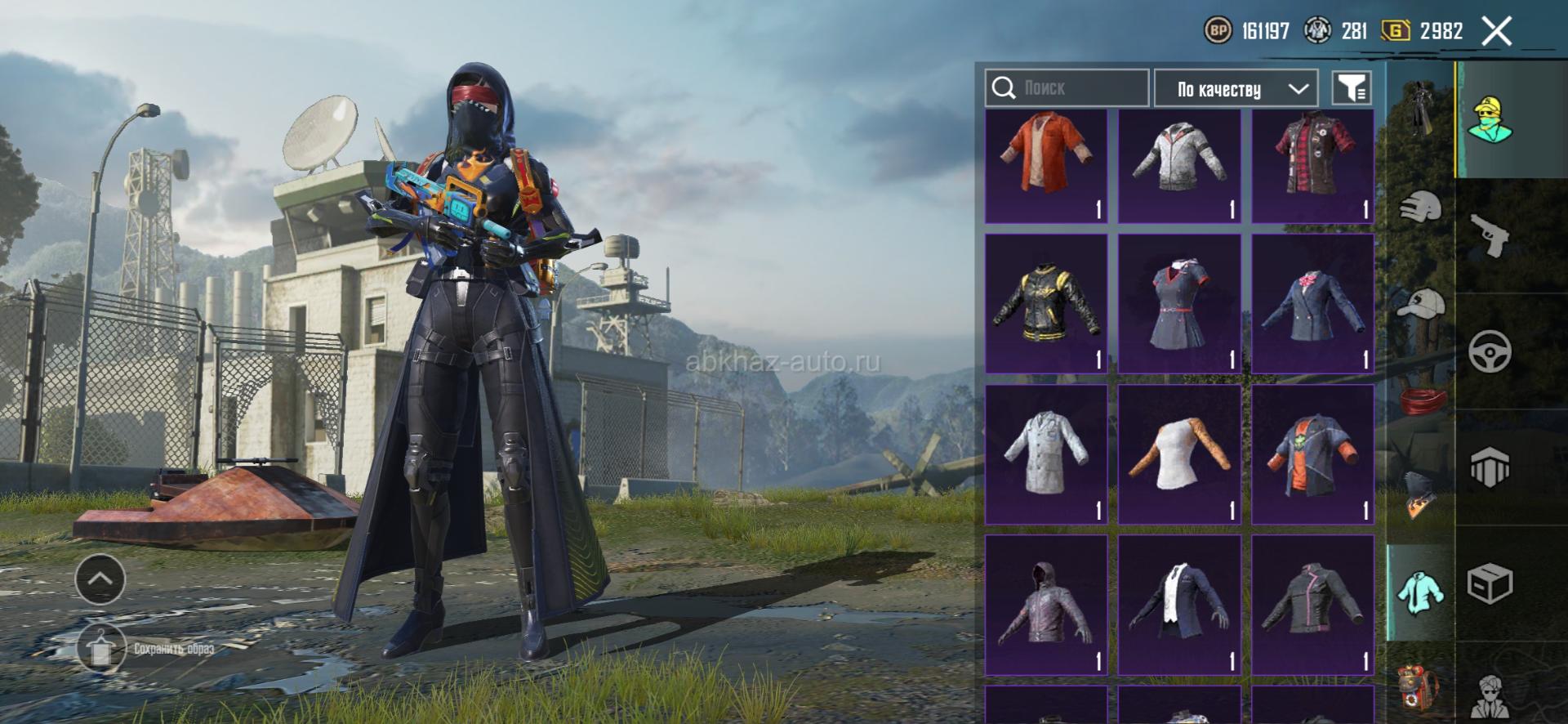Choose the white hooded jacket item
Viewport: 1568px width, 724px height.
coord(1179,166)
